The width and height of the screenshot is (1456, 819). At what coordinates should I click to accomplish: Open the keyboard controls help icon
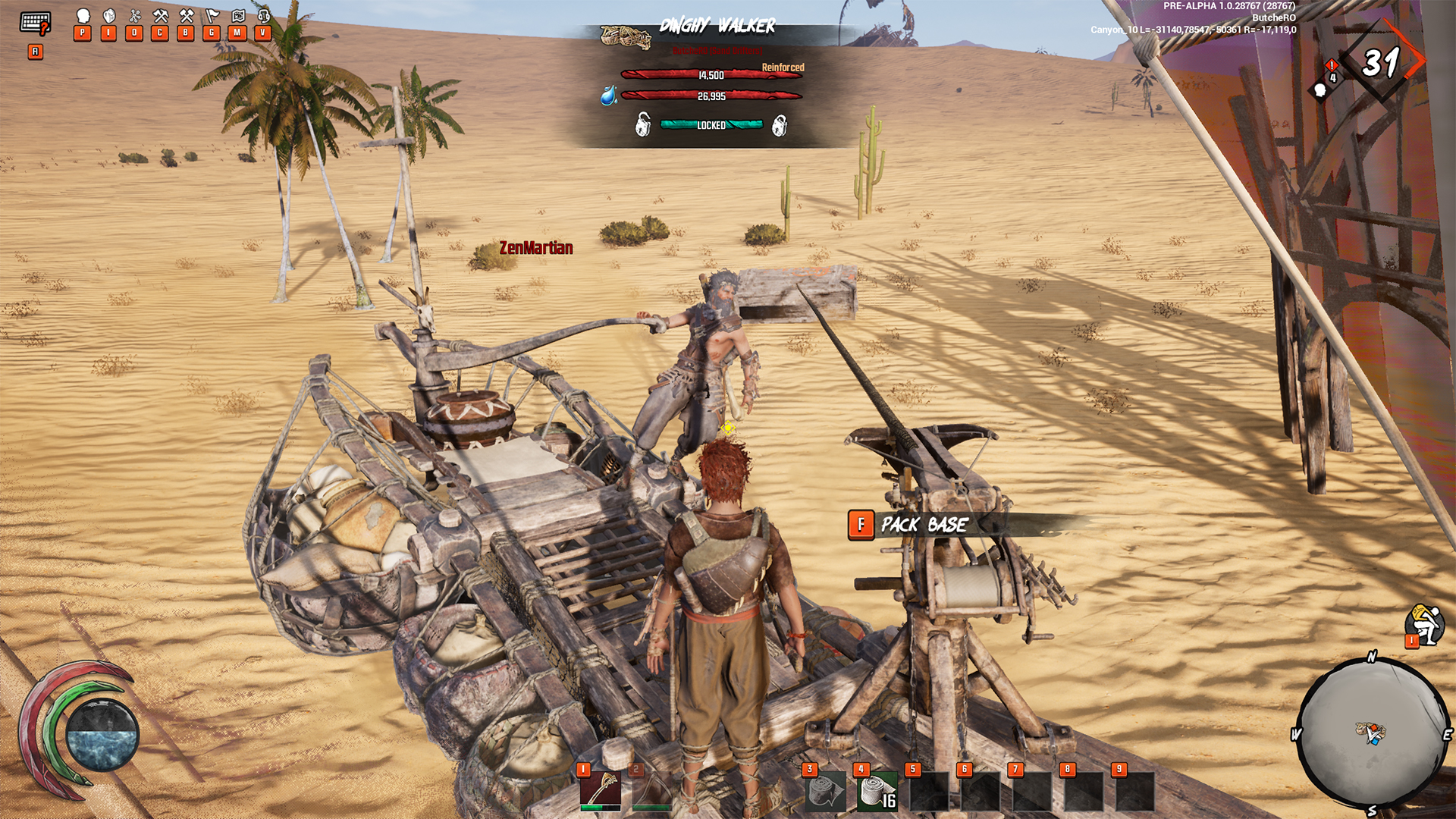35,23
